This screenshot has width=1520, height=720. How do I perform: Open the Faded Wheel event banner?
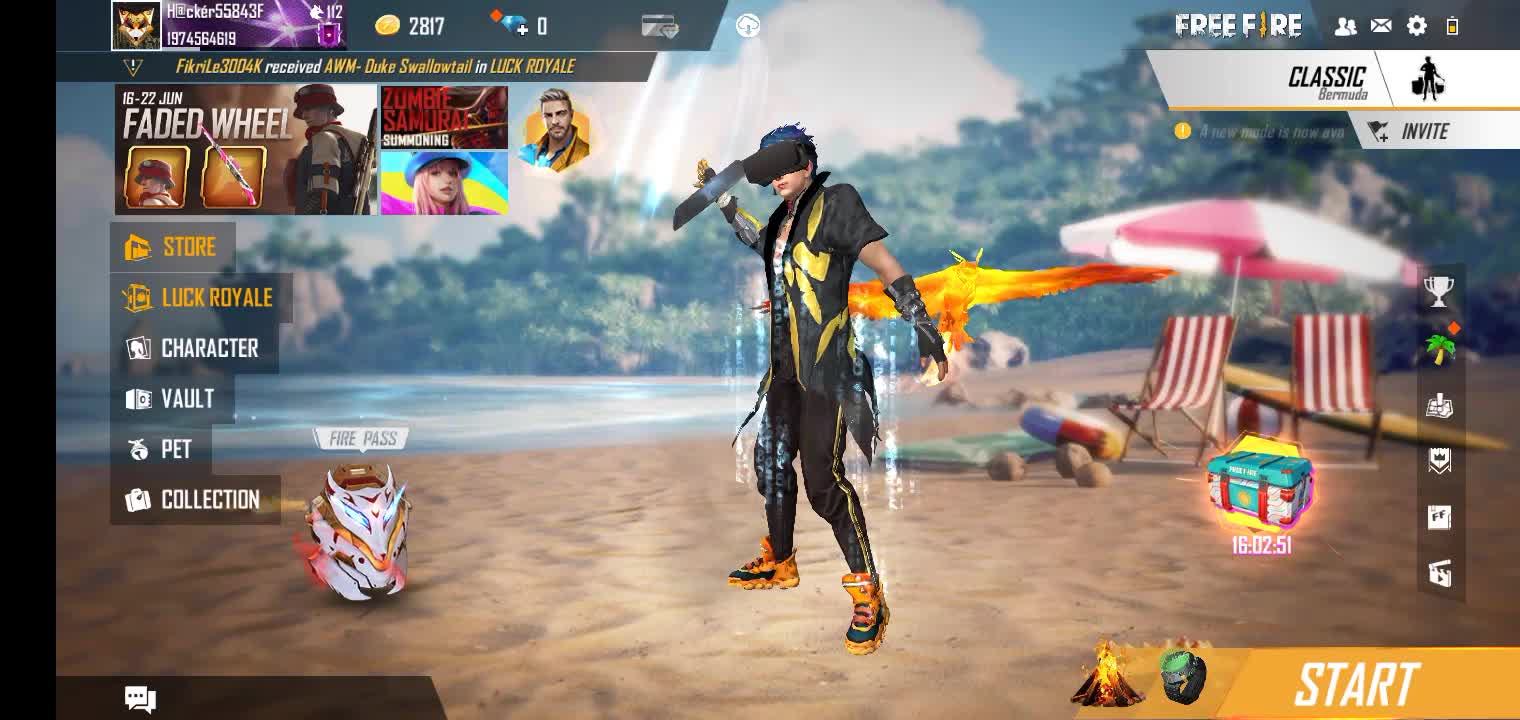[x=245, y=150]
